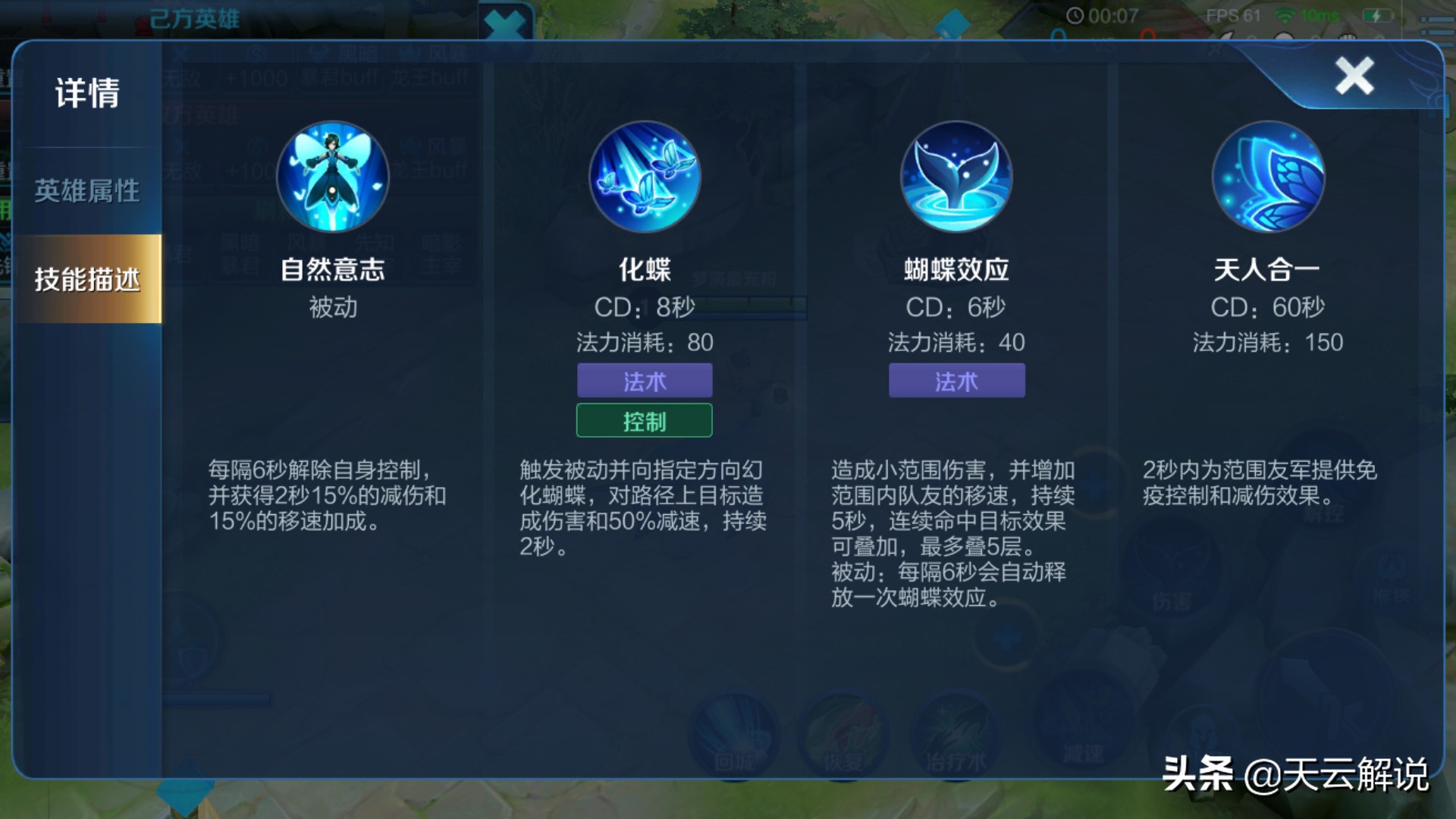Toggle the 法术 tag under 化蝶
Screen dimensions: 1456x819
click(x=645, y=381)
